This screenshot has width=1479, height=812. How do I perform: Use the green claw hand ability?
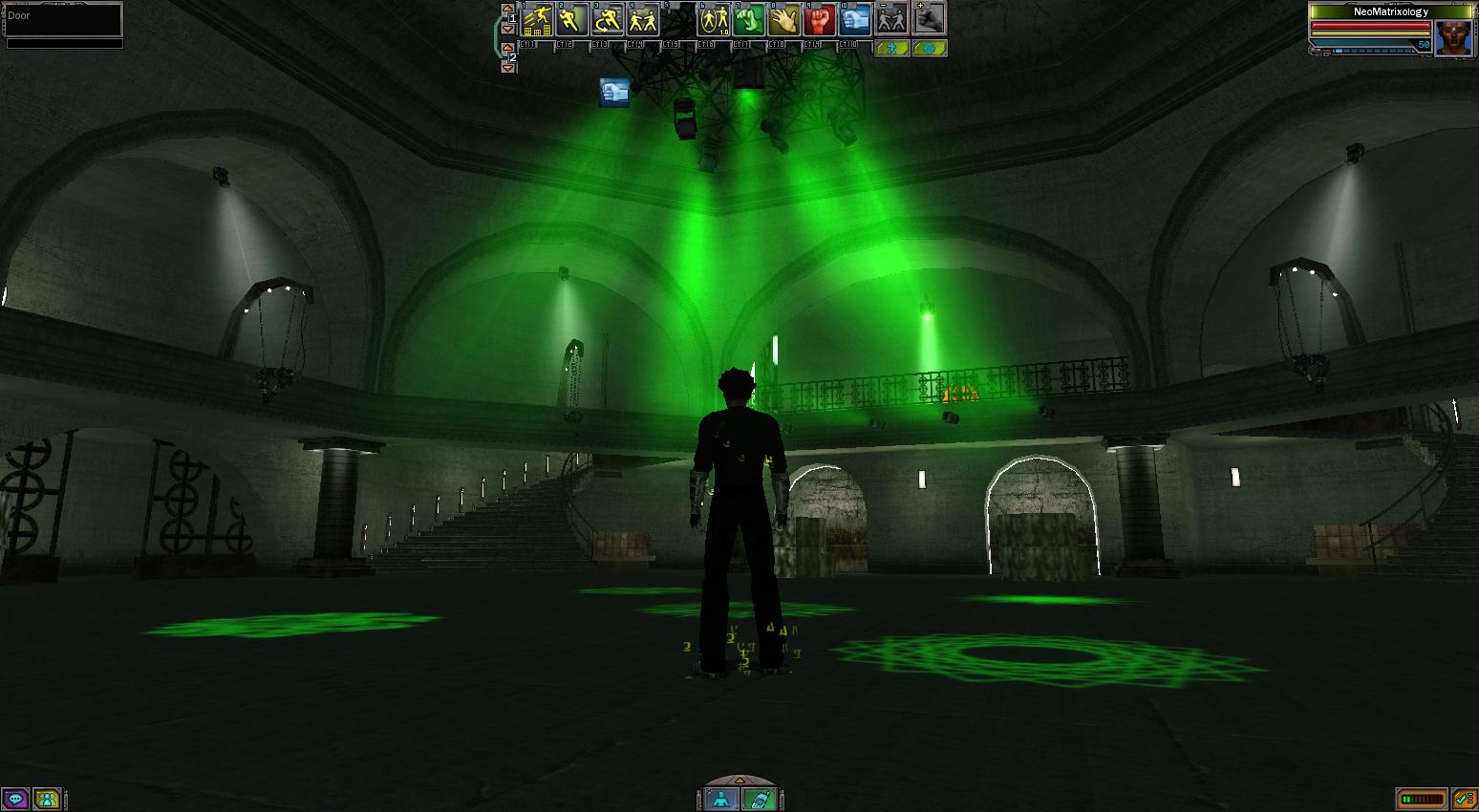(x=749, y=19)
